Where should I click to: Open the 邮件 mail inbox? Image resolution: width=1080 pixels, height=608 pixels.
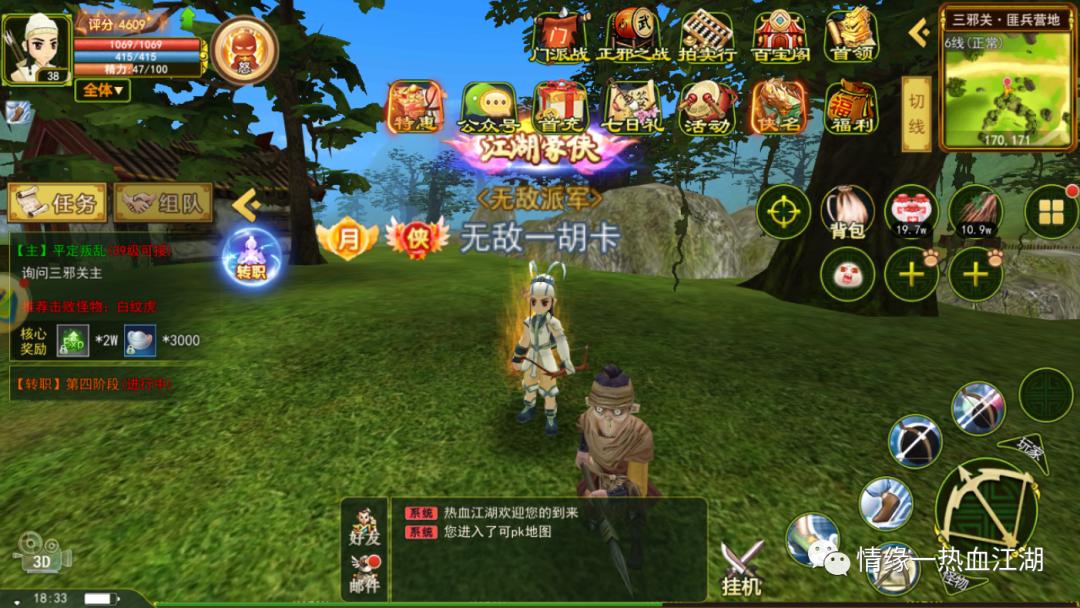(x=365, y=573)
